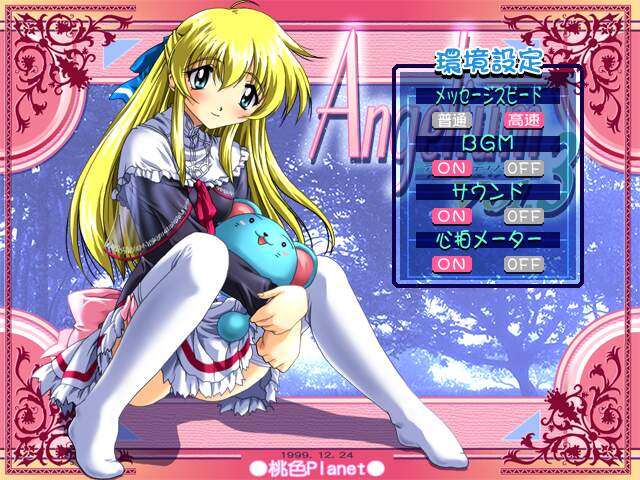The image size is (640, 480).
Task: Turn BGM ON
Action: (453, 168)
